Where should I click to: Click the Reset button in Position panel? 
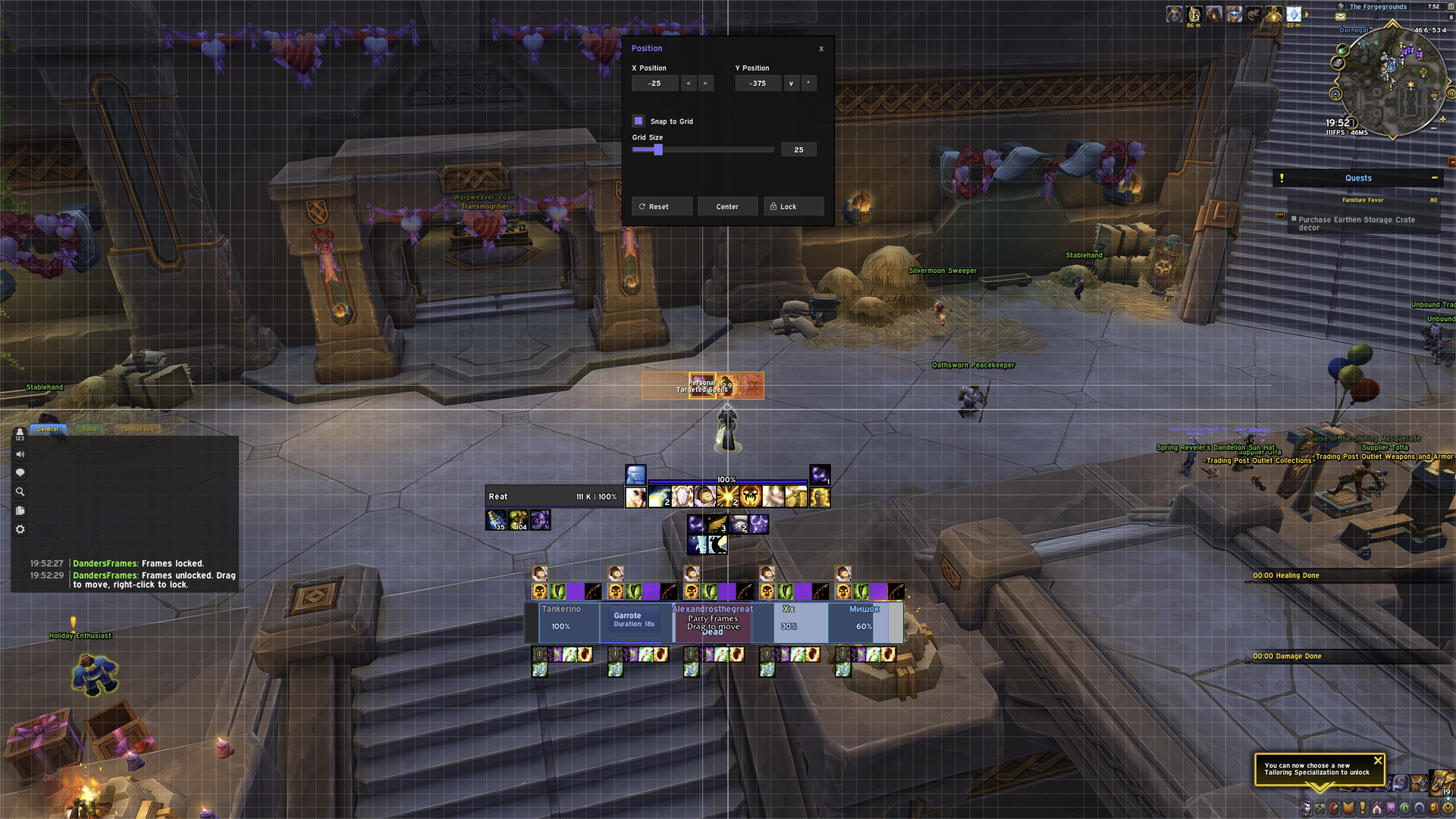(x=662, y=206)
